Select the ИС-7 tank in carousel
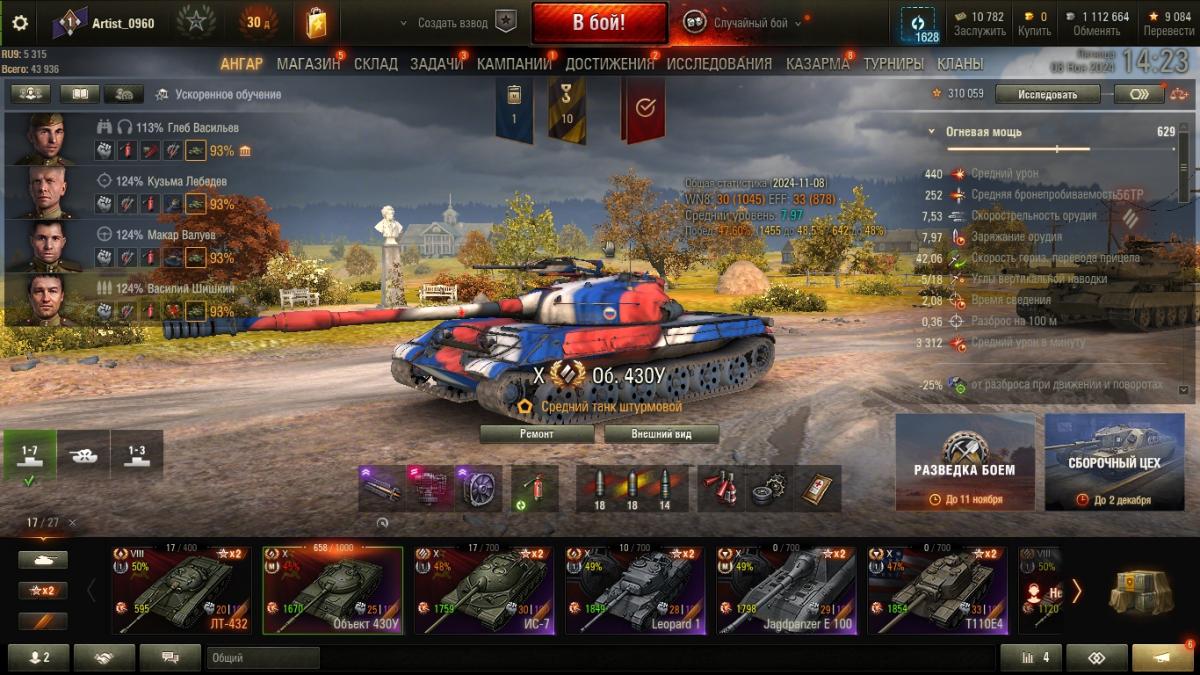The width and height of the screenshot is (1200, 675). point(484,590)
